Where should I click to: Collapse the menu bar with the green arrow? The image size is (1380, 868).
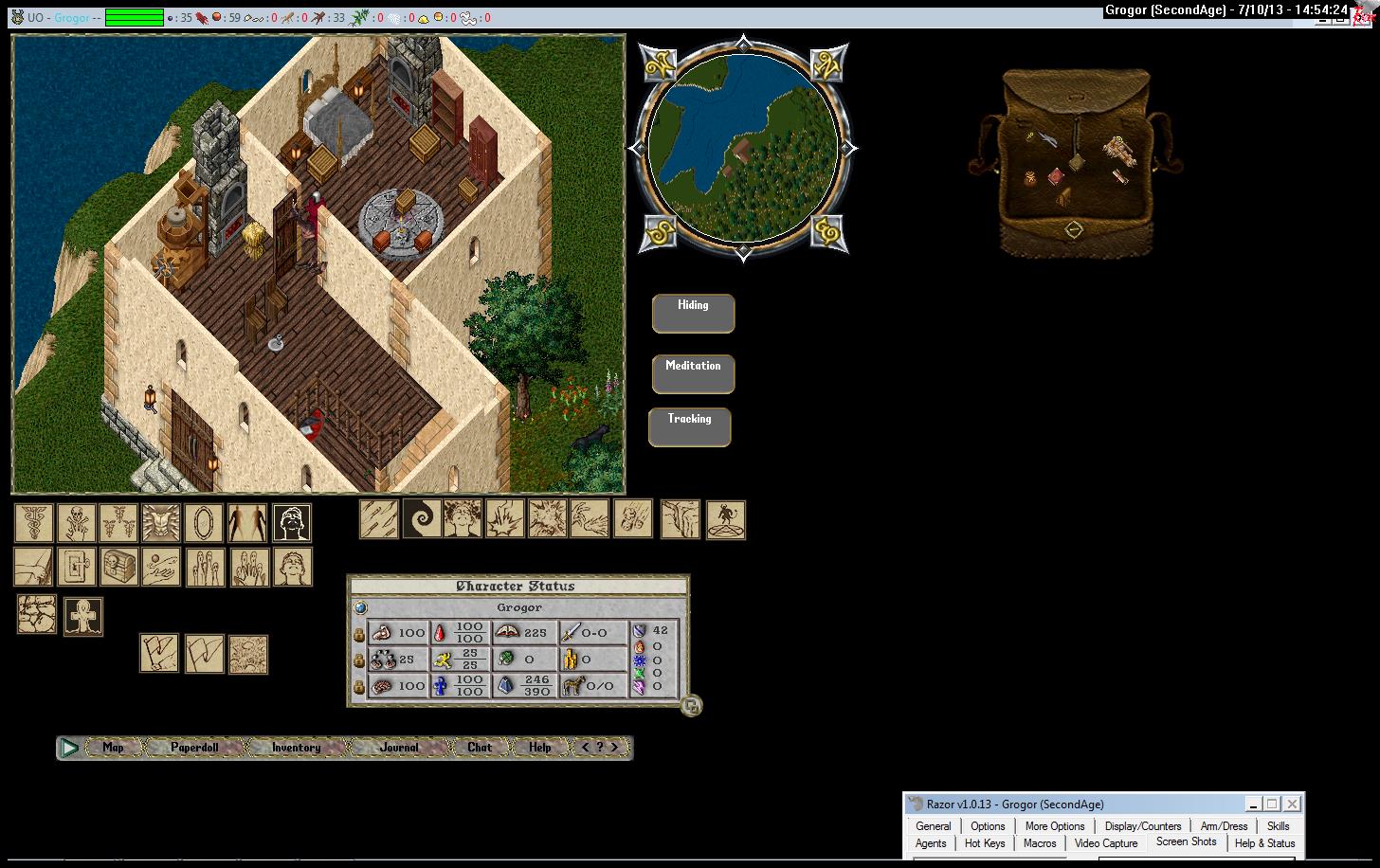pyautogui.click(x=69, y=748)
